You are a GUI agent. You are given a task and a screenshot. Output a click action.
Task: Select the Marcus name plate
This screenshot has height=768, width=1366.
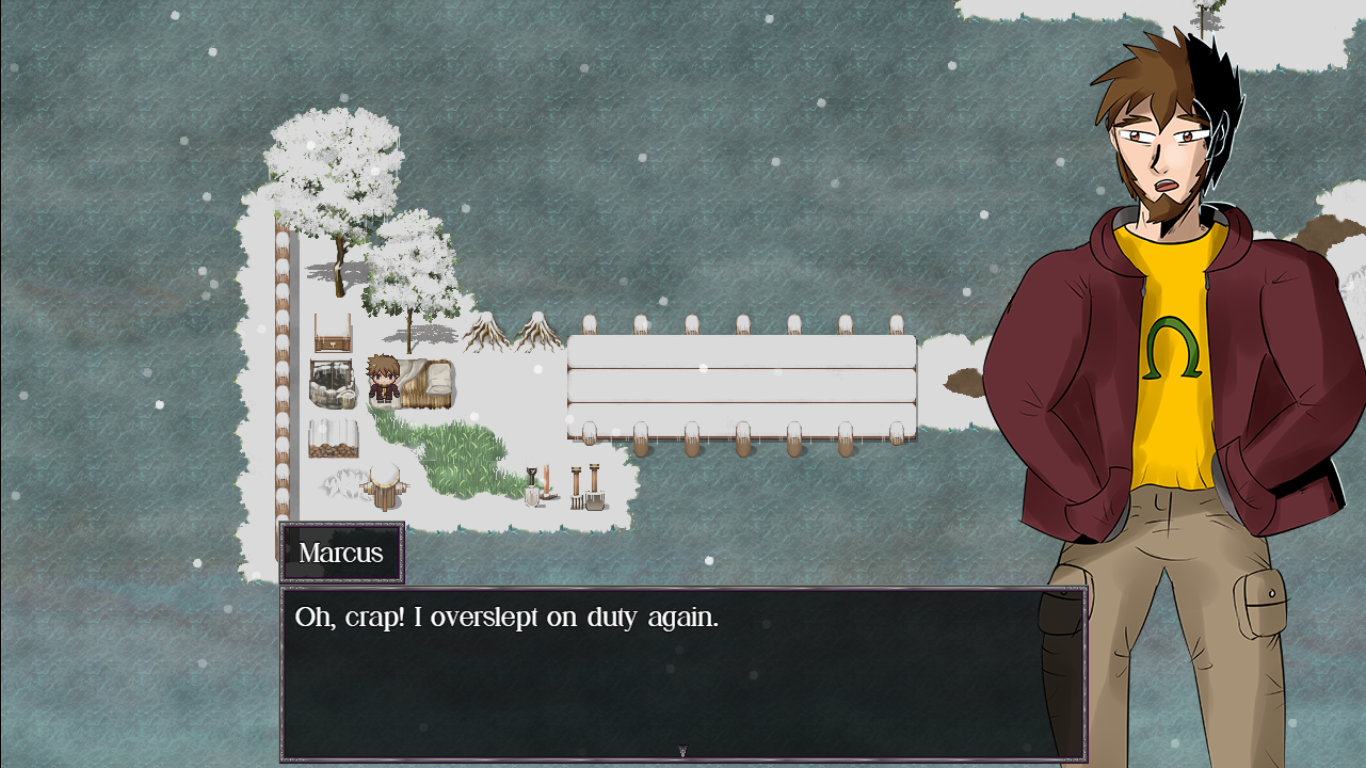click(x=340, y=550)
